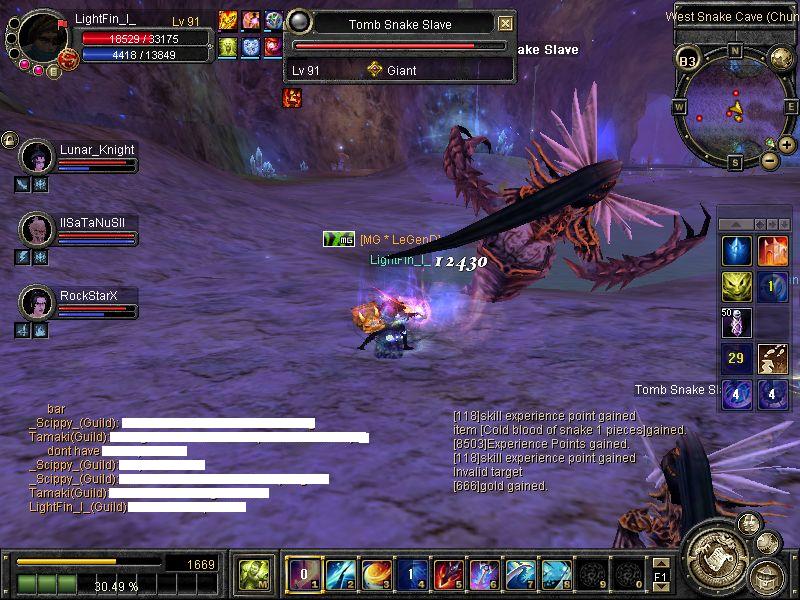This screenshot has width=800, height=600.
Task: Switch hotbar page with the up arrow
Action: [659, 563]
